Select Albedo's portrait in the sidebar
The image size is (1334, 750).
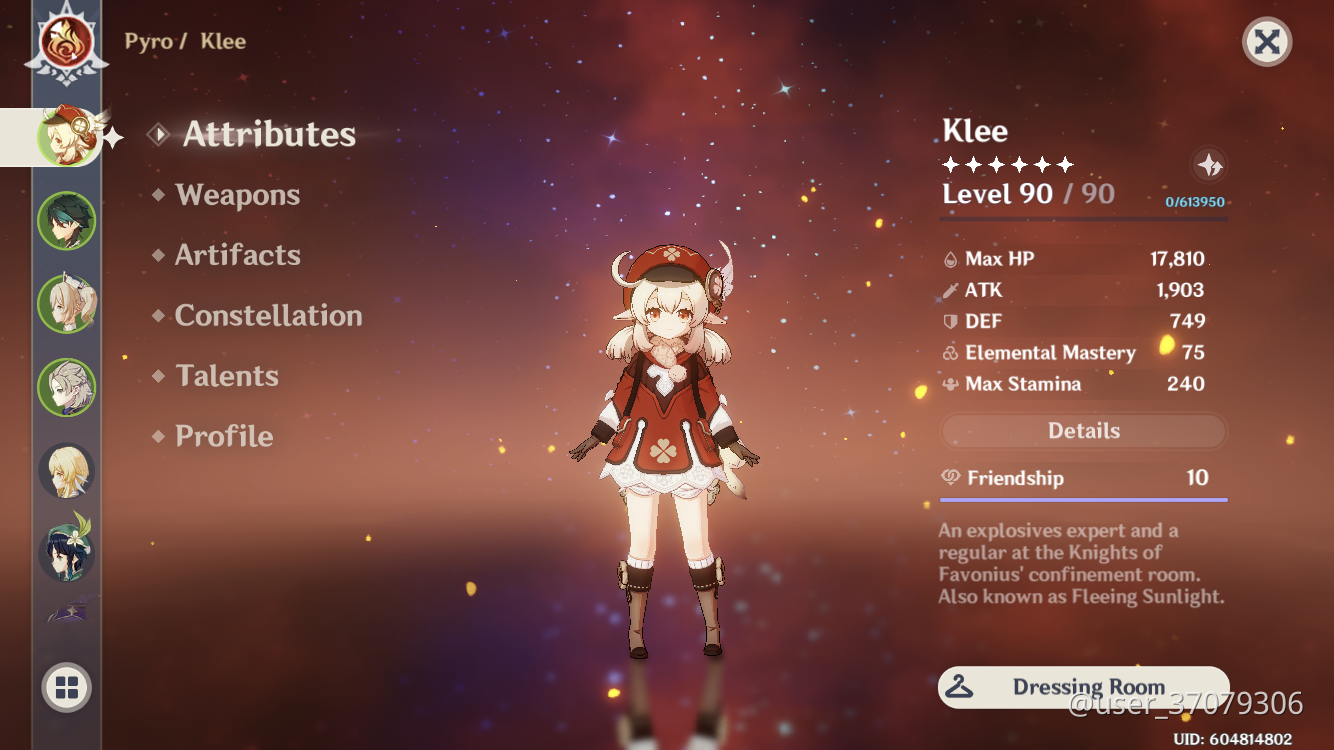pos(66,388)
